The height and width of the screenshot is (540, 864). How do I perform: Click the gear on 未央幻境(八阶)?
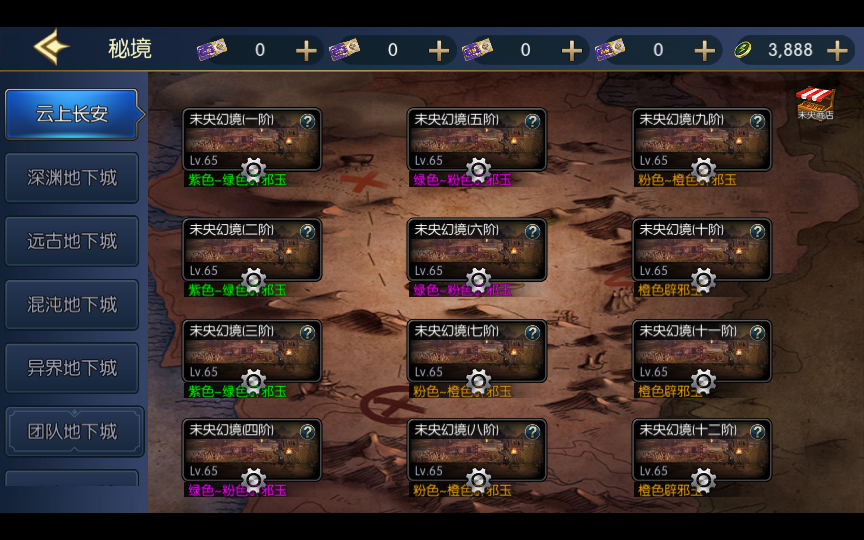tap(478, 481)
